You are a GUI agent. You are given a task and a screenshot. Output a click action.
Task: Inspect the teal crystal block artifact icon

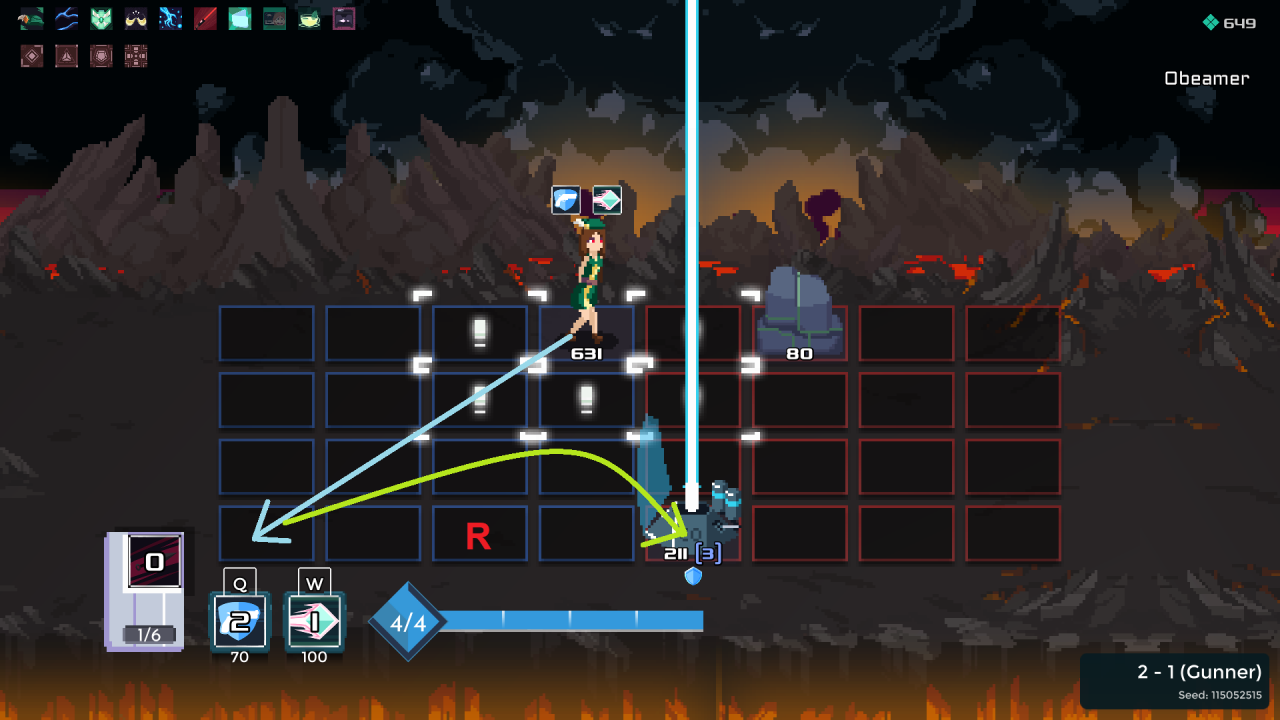click(x=240, y=18)
